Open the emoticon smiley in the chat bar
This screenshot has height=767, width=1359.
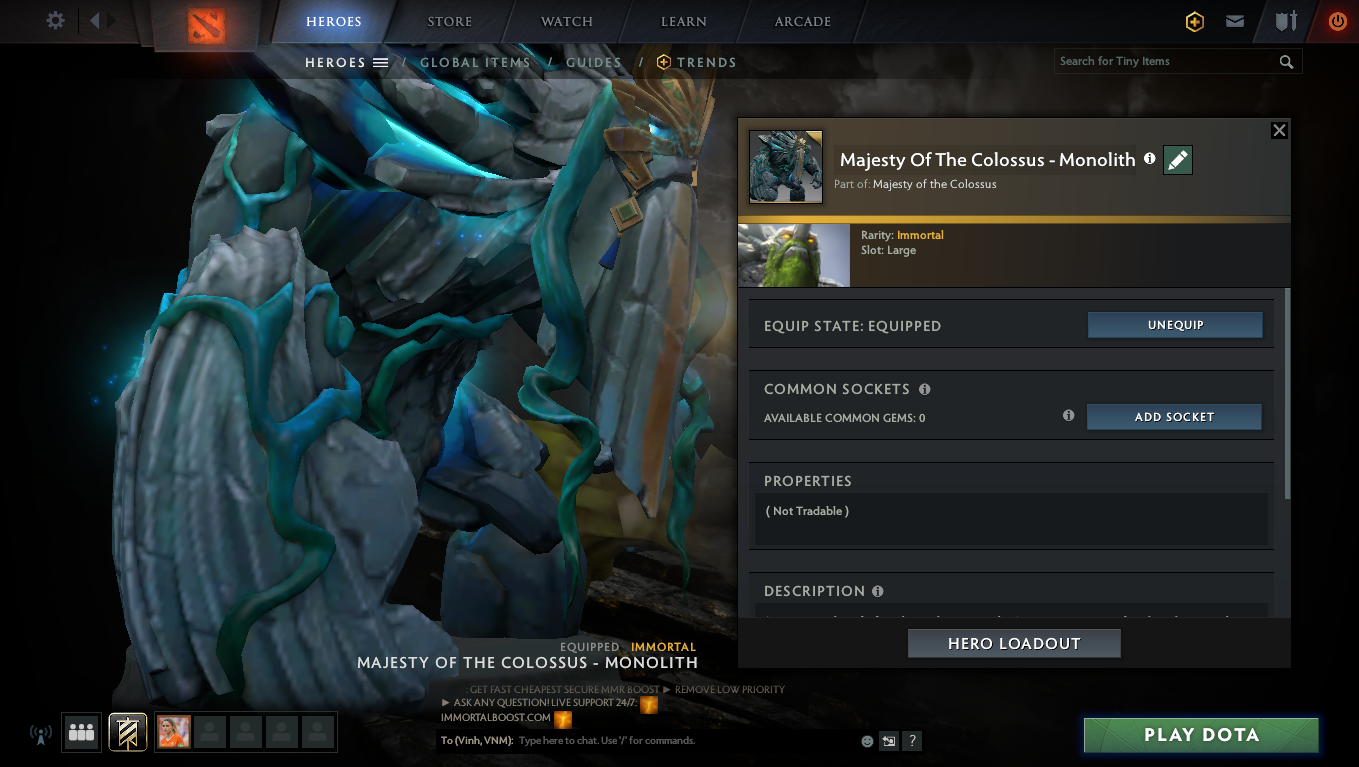pos(866,741)
